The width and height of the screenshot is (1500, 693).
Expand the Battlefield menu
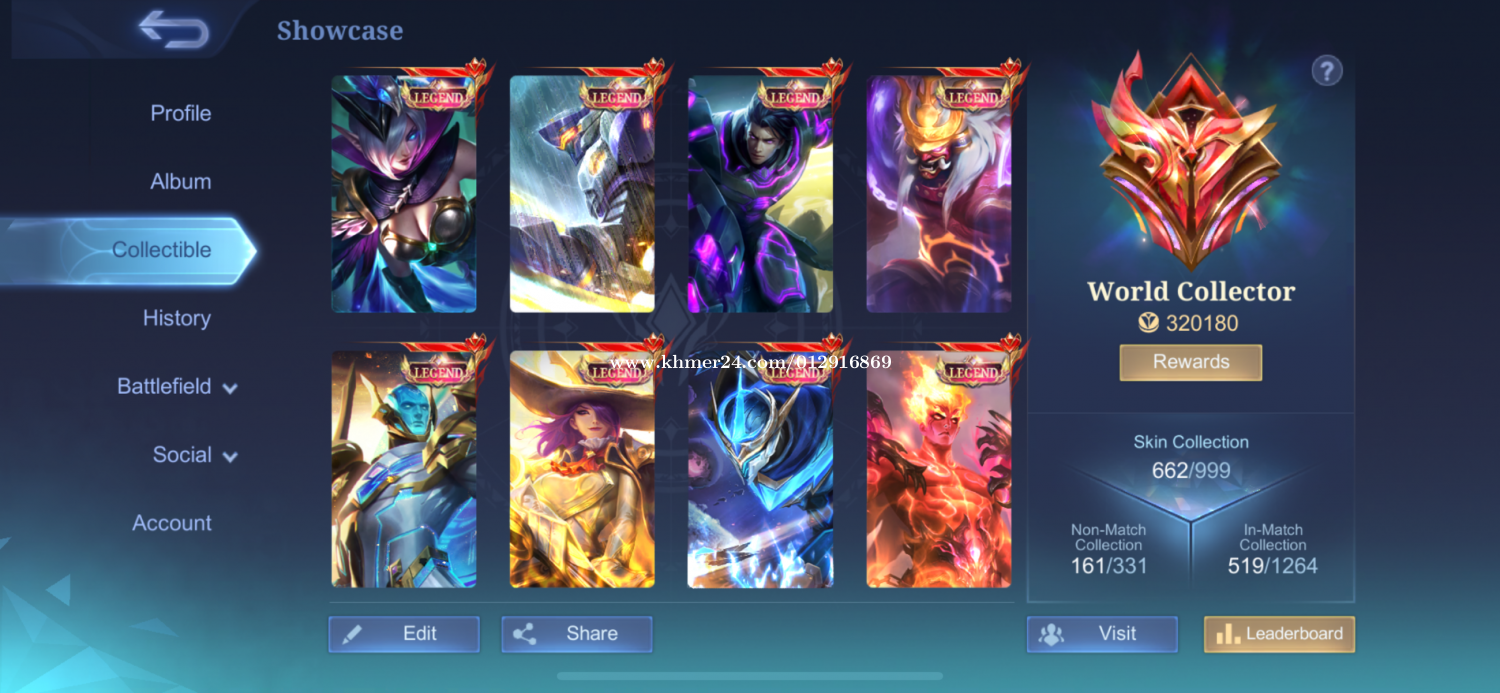point(177,387)
